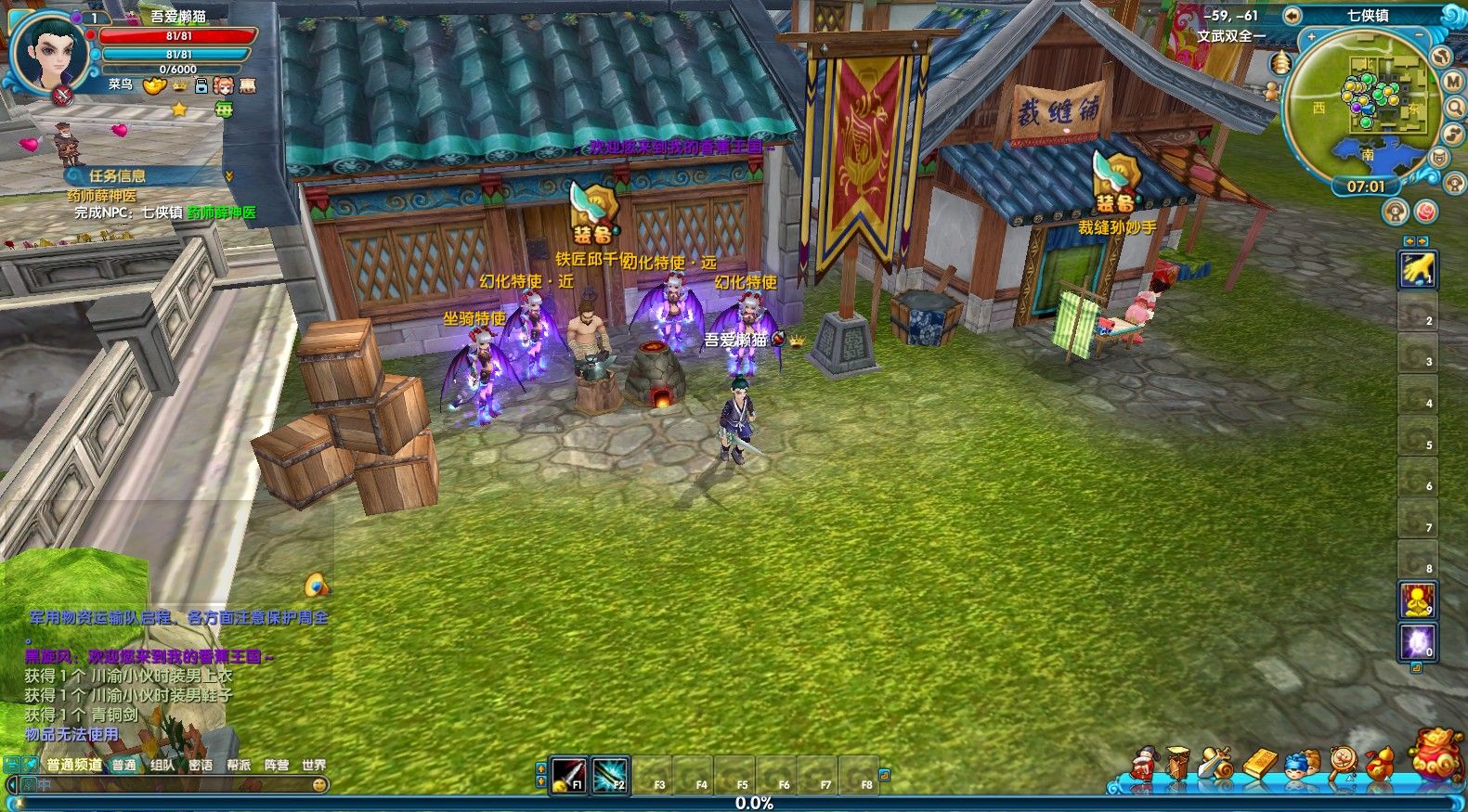Image resolution: width=1468 pixels, height=812 pixels.
Task: Open the sword and scroll menu icon
Action: 1216,763
